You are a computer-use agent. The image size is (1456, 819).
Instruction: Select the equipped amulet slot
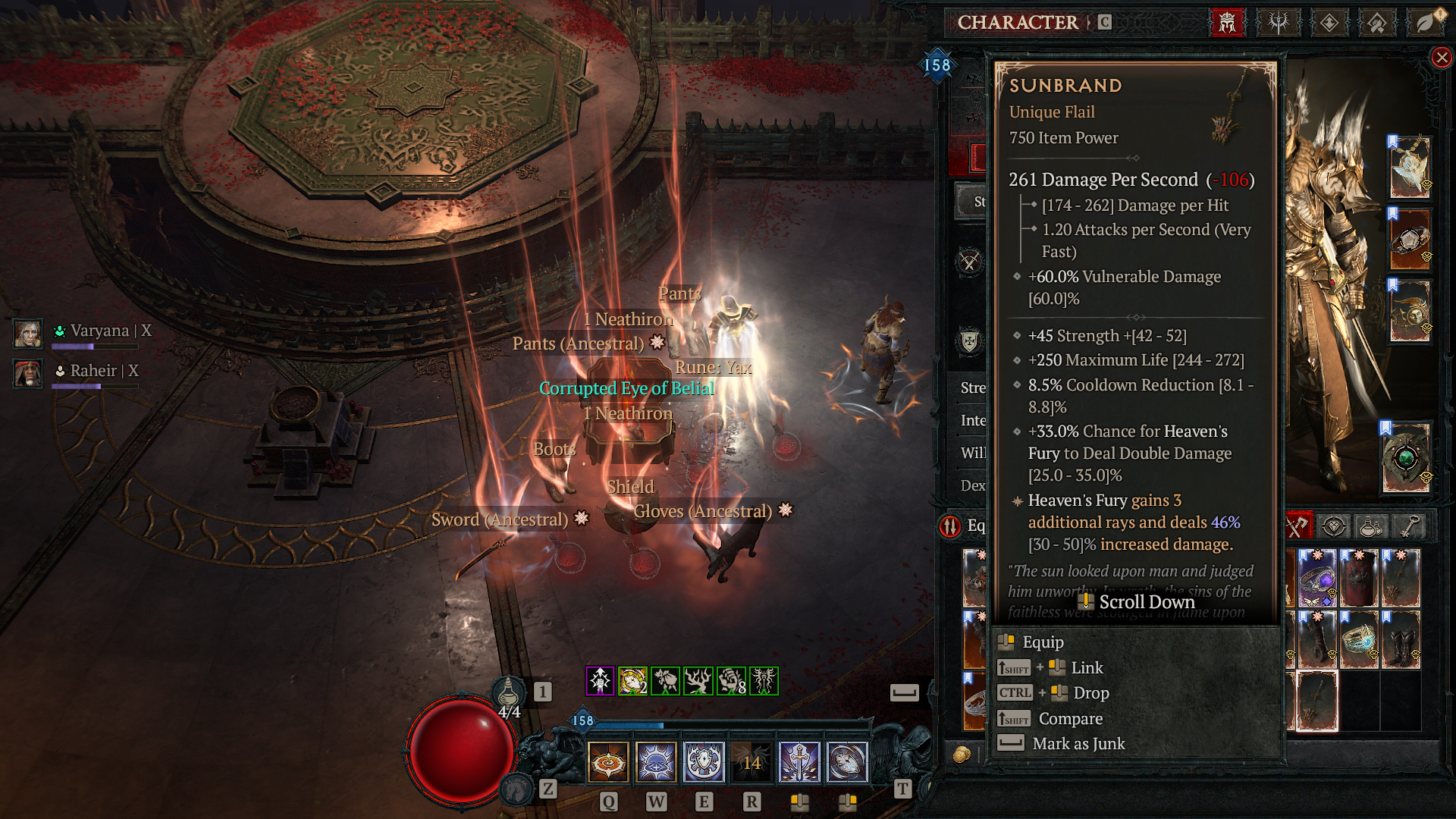coord(1410,168)
